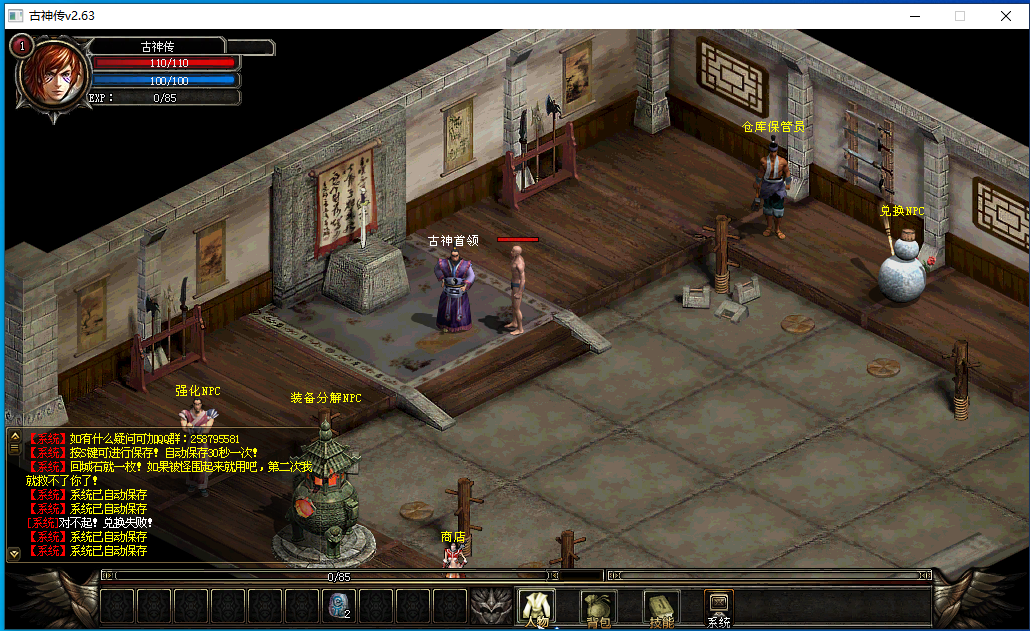Open the 背包 backpack inventory
The image size is (1030, 631).
[598, 607]
